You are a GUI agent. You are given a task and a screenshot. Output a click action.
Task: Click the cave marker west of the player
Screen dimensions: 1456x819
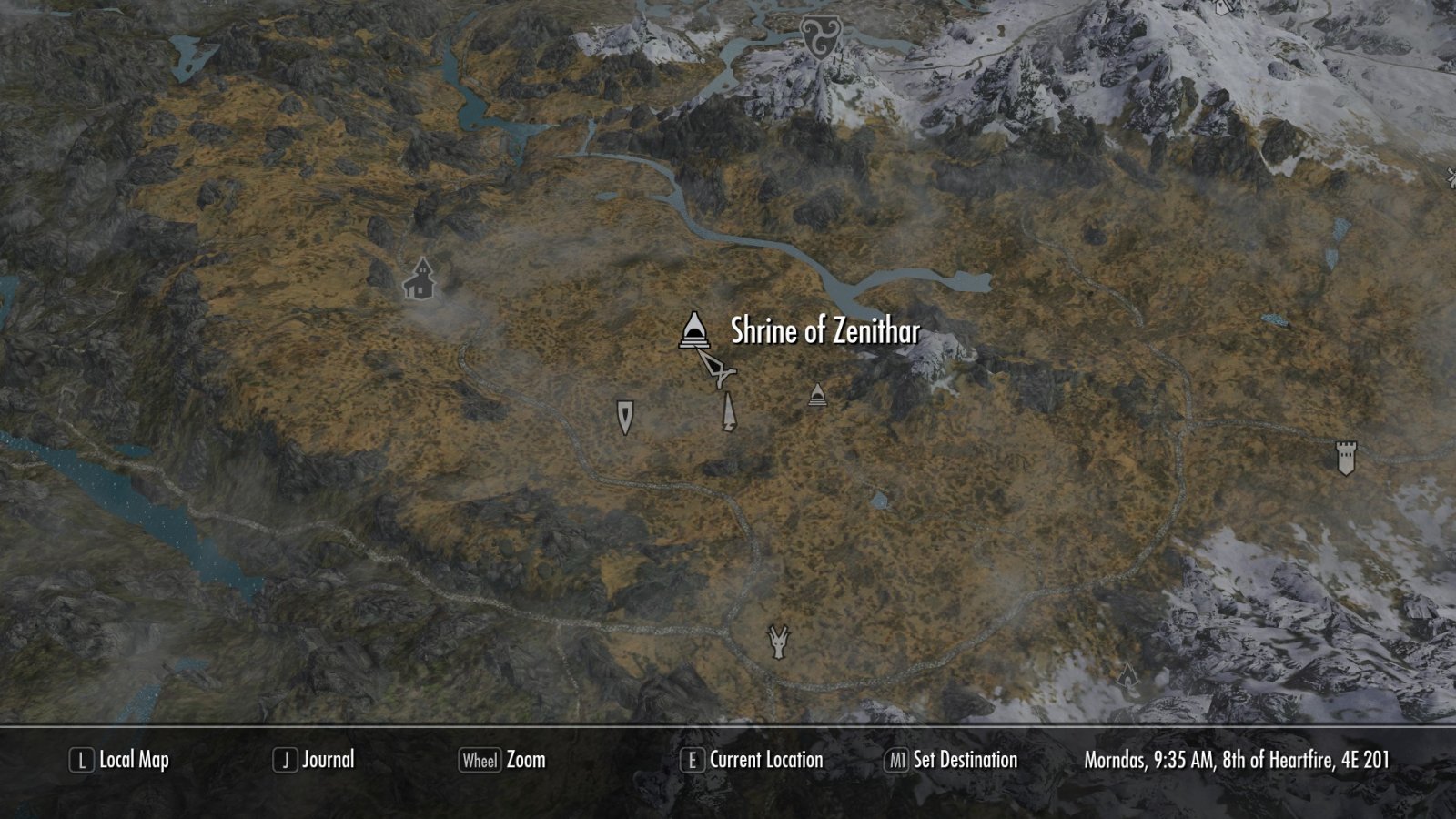coord(624,417)
